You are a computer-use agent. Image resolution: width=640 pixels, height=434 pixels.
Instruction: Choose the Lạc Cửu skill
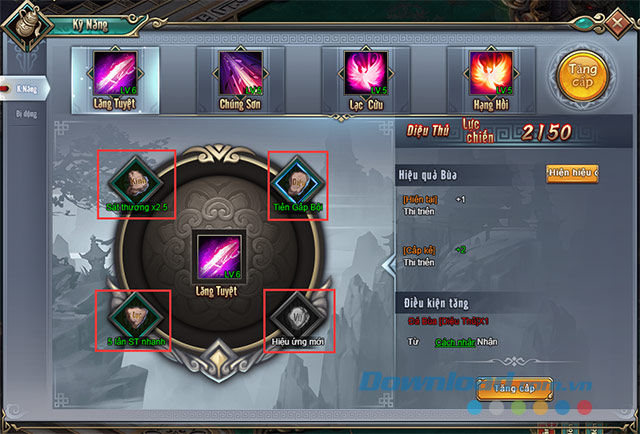coord(366,74)
